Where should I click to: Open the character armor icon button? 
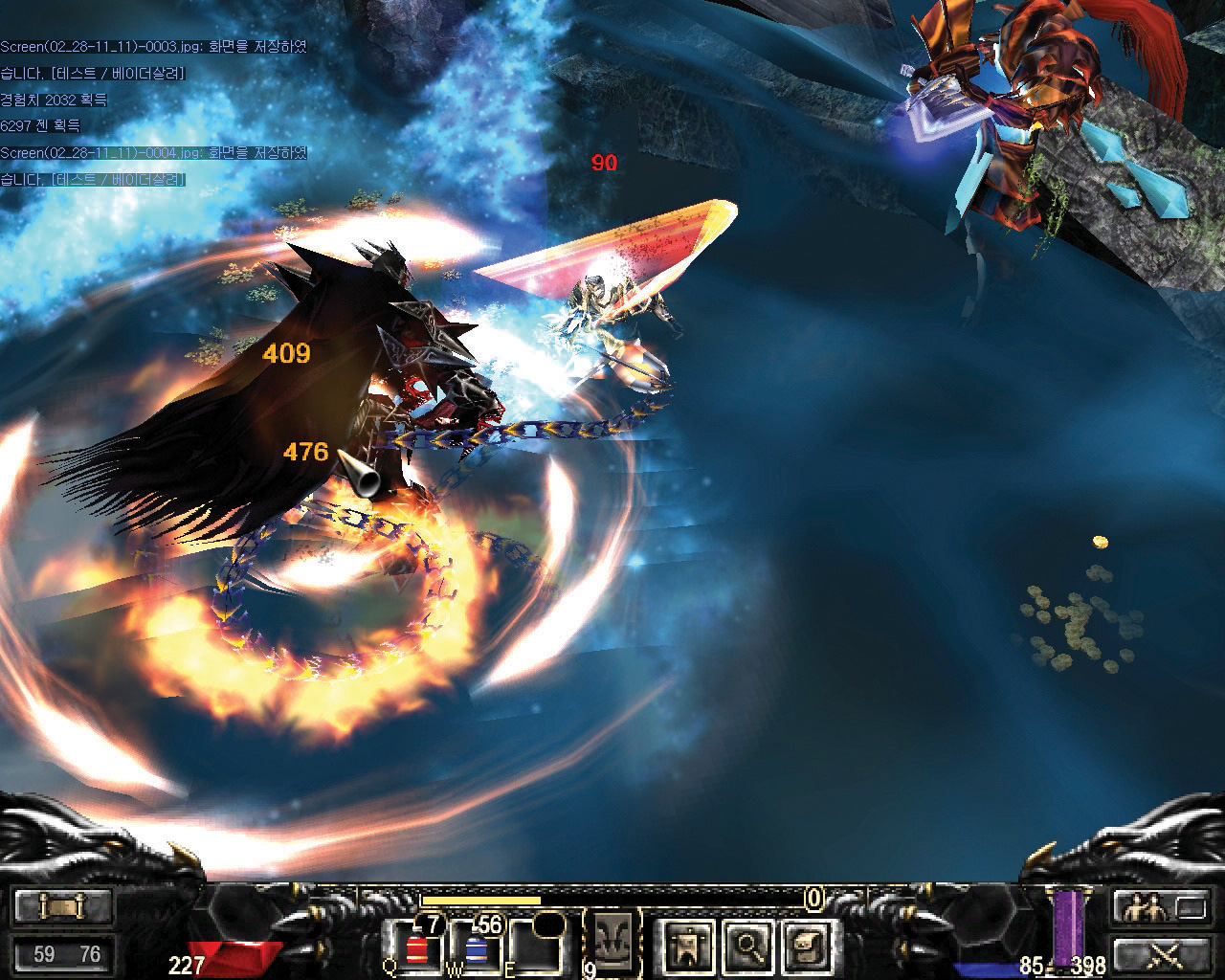(x=687, y=947)
